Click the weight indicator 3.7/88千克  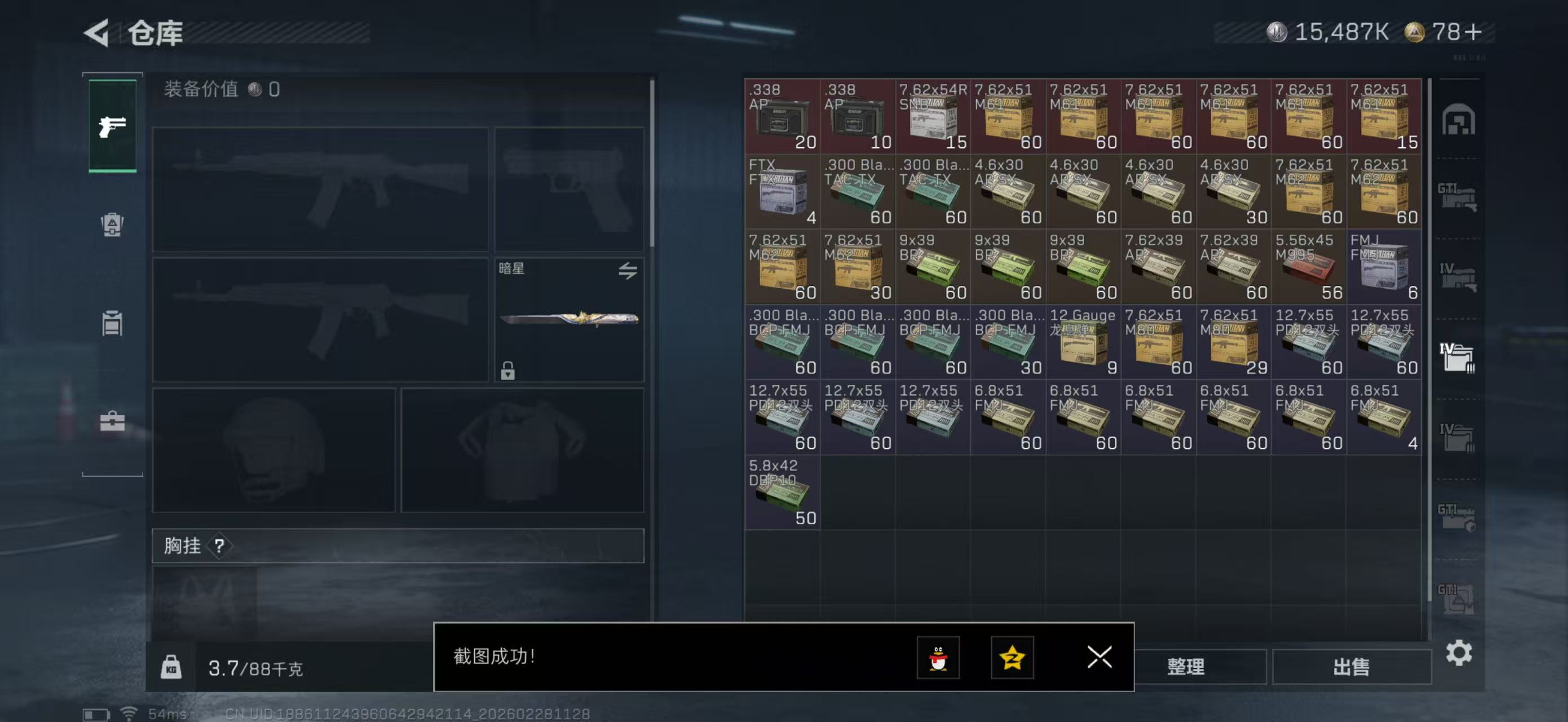tap(255, 667)
